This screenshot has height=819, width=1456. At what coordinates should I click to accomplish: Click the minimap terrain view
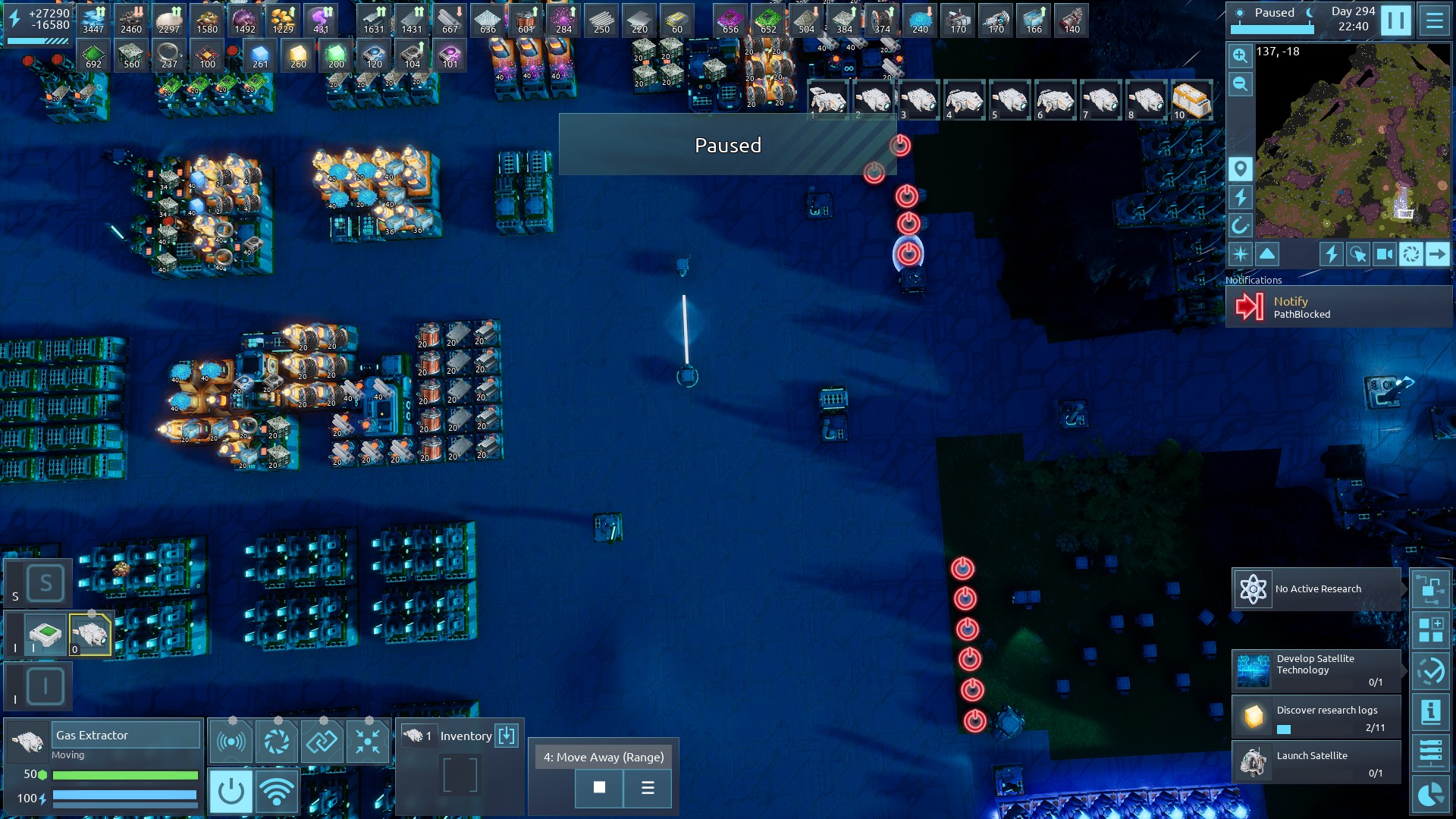(1352, 140)
